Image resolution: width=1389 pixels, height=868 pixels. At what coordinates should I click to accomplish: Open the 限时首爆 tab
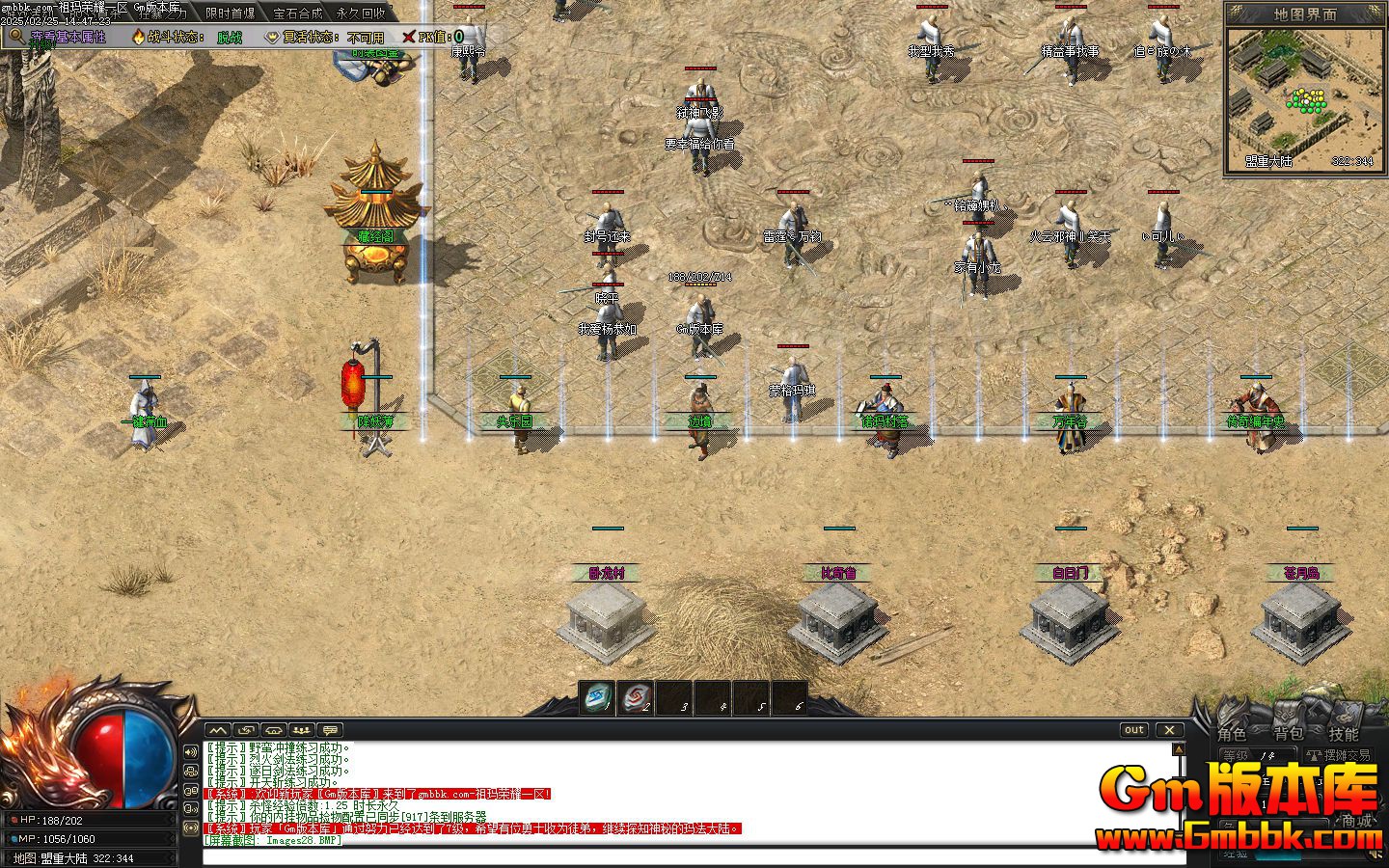point(231,14)
